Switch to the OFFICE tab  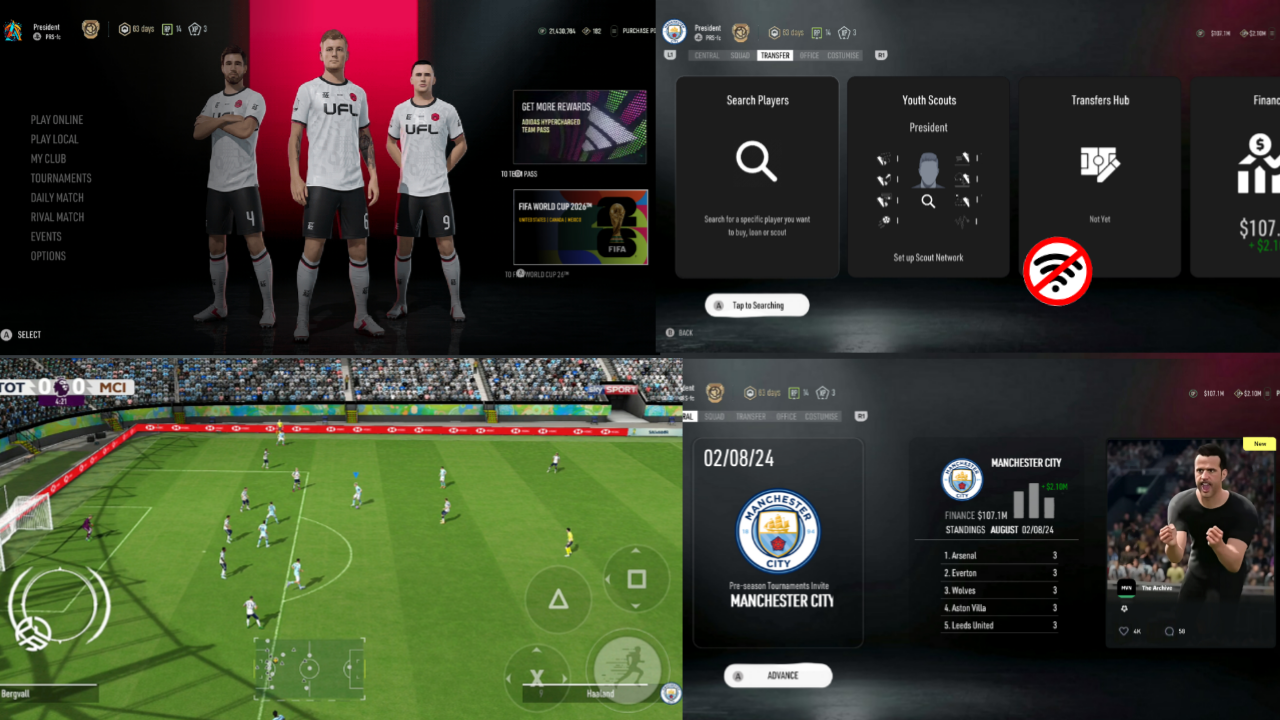808,55
